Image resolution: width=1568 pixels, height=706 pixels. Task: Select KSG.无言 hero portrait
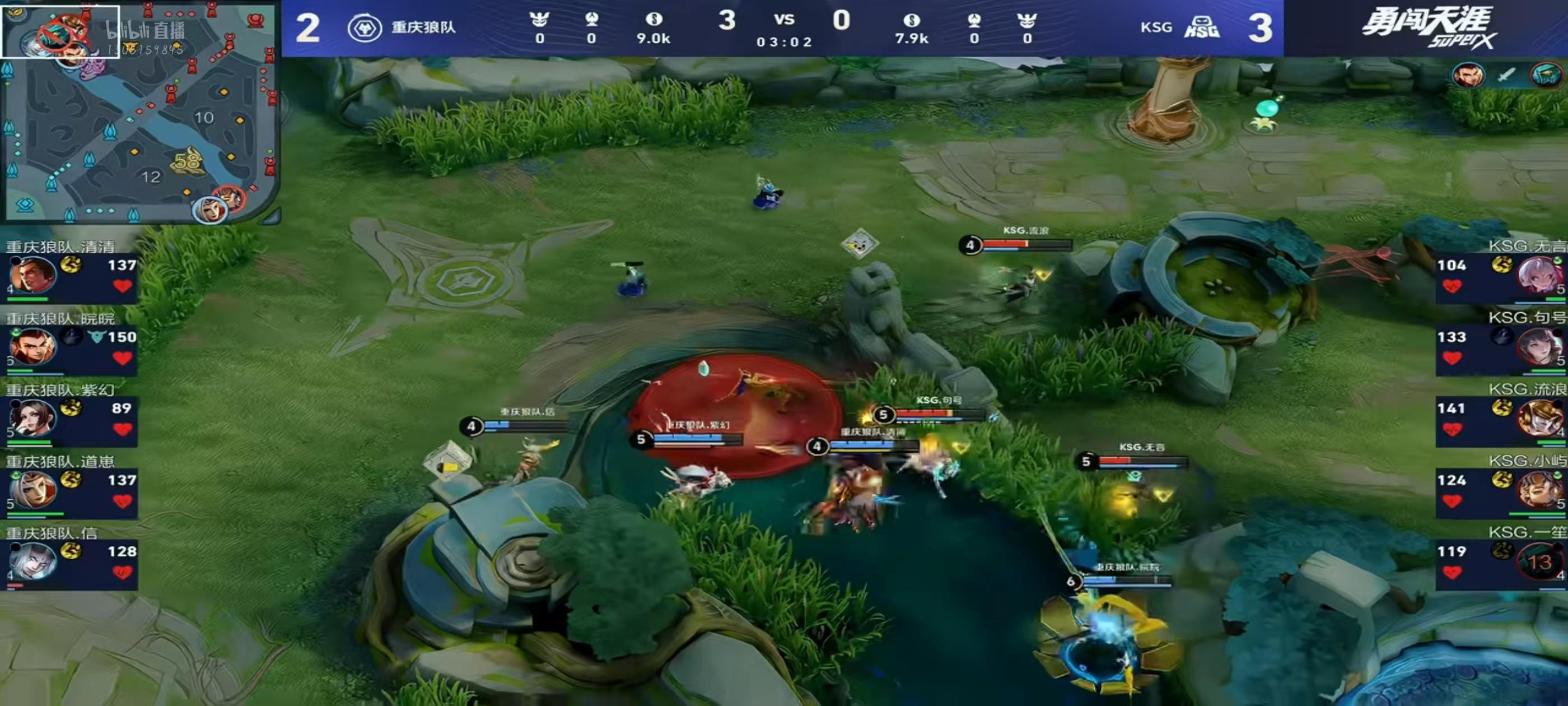[x=1539, y=275]
